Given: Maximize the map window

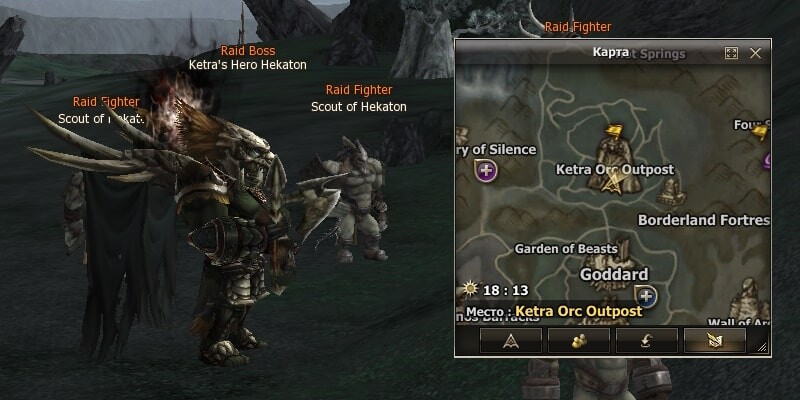Looking at the screenshot, I should point(731,52).
